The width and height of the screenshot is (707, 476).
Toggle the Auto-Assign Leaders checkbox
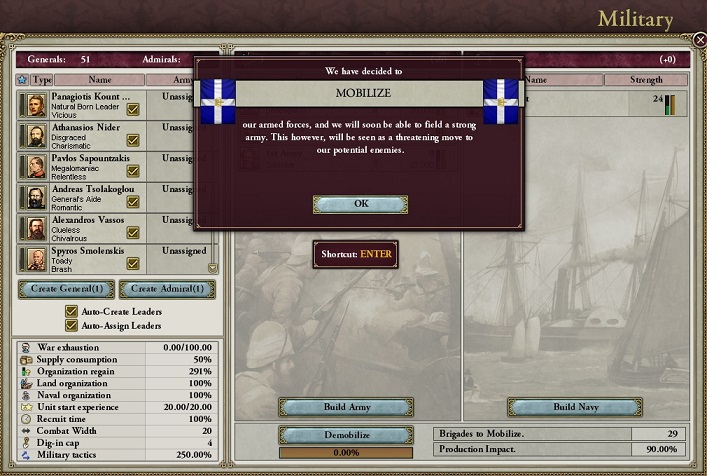point(71,325)
